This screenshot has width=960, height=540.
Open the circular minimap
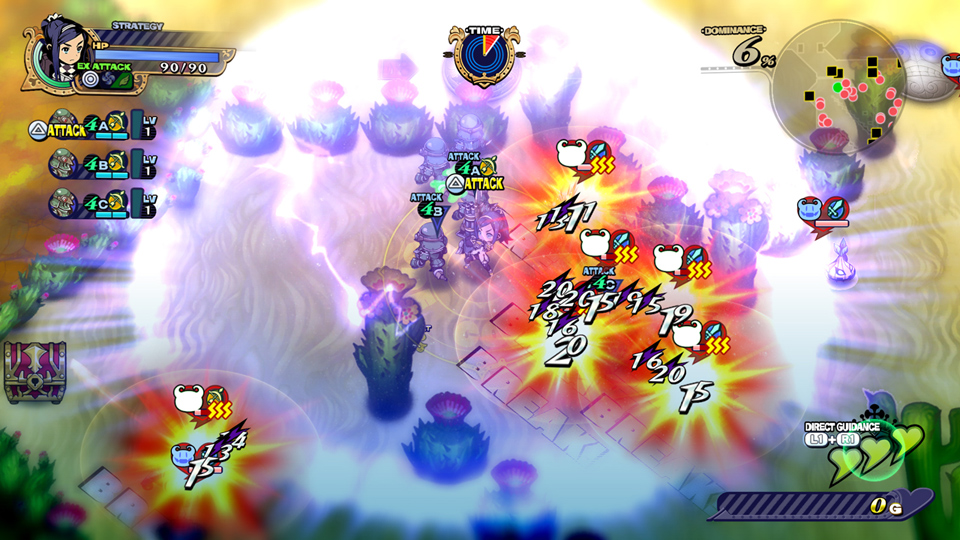[x=839, y=87]
